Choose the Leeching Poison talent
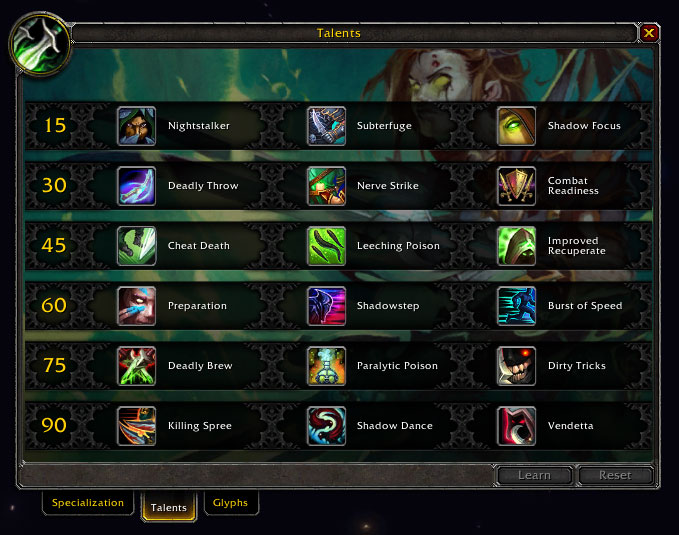The width and height of the screenshot is (679, 535). point(326,246)
